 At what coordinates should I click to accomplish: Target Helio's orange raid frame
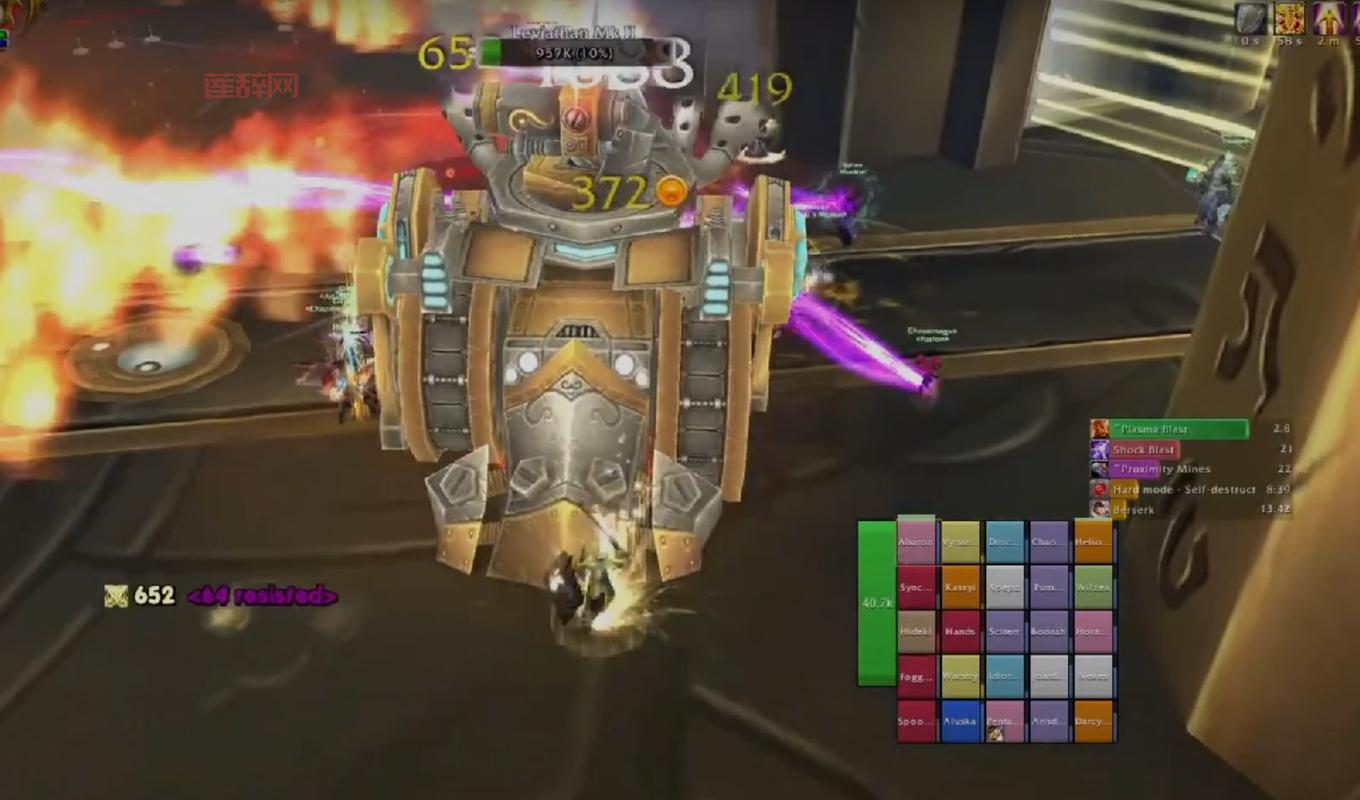click(1093, 542)
